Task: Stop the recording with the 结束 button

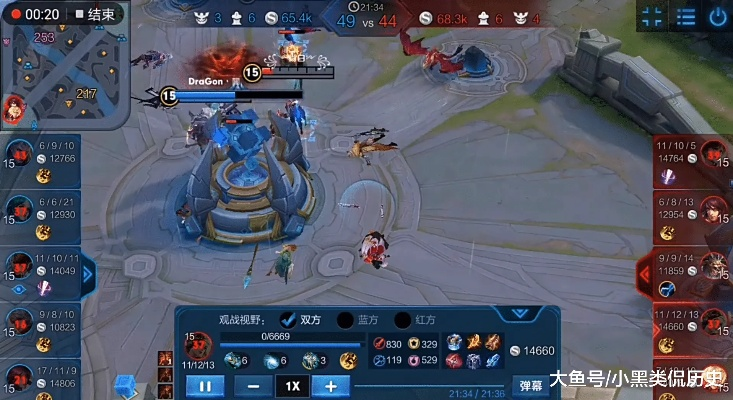Action: 92,15
